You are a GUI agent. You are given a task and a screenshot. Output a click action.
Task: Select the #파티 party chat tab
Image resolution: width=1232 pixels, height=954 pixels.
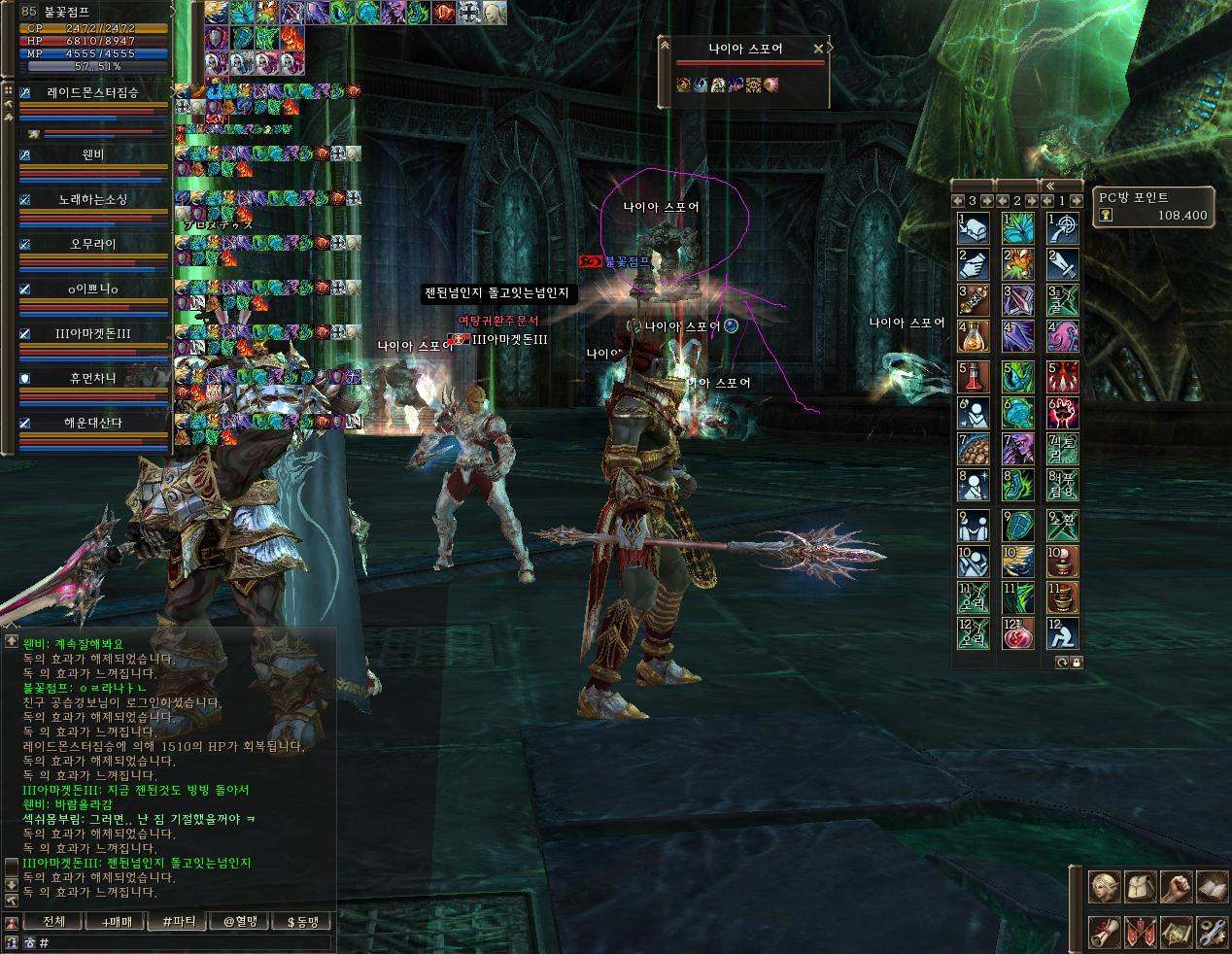178,921
